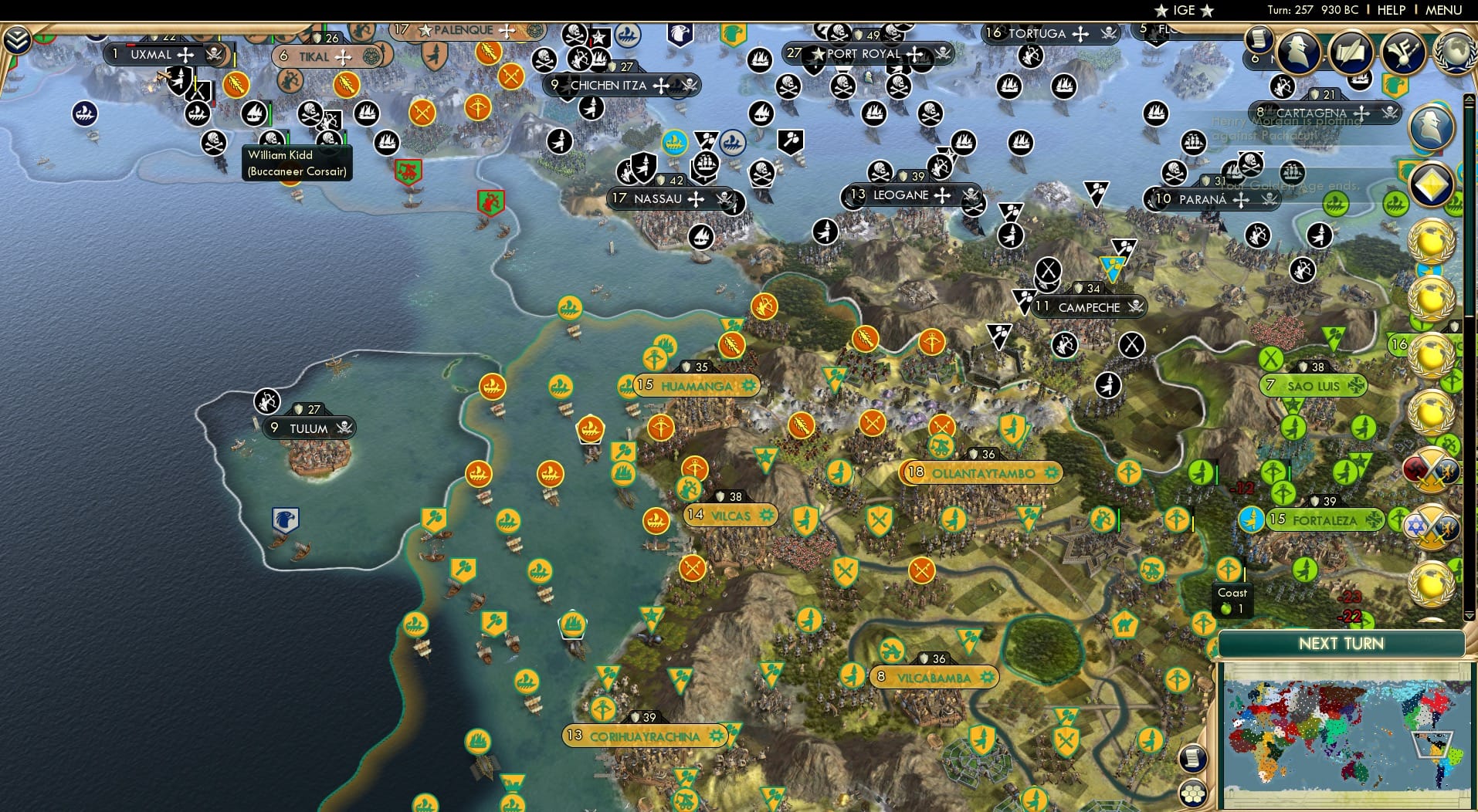Click the crossed-swords war declaration notification

[x=1431, y=469]
